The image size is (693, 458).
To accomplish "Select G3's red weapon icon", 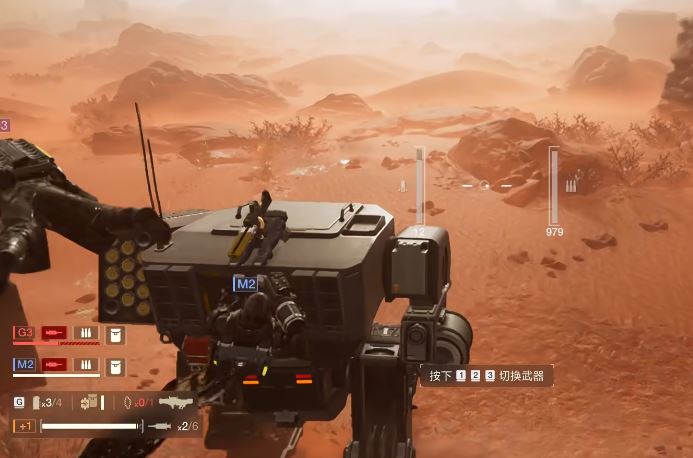I will (x=53, y=332).
